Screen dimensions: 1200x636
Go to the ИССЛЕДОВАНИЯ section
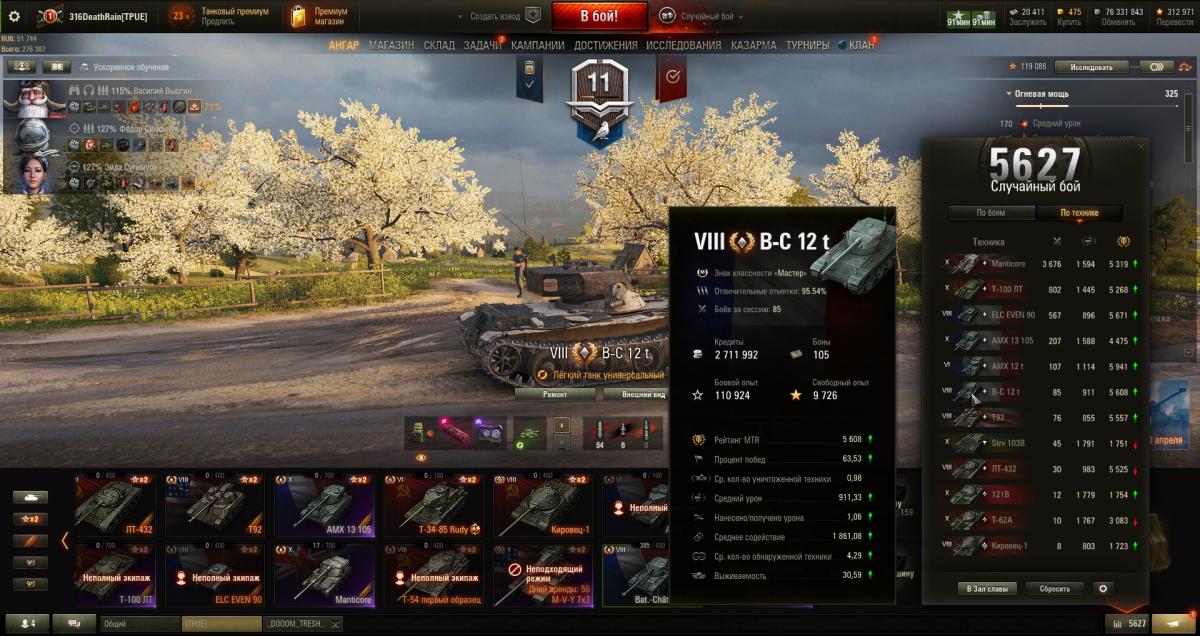pos(683,45)
